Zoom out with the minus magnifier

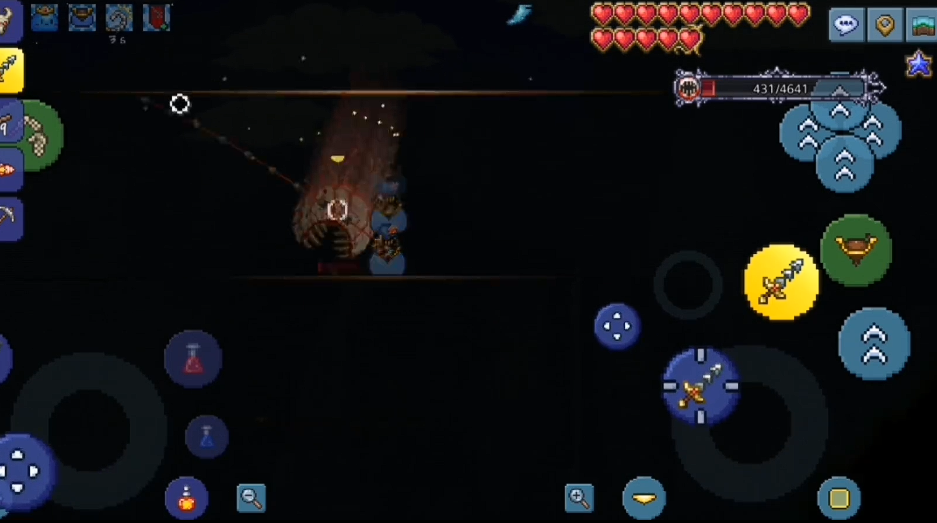point(251,497)
